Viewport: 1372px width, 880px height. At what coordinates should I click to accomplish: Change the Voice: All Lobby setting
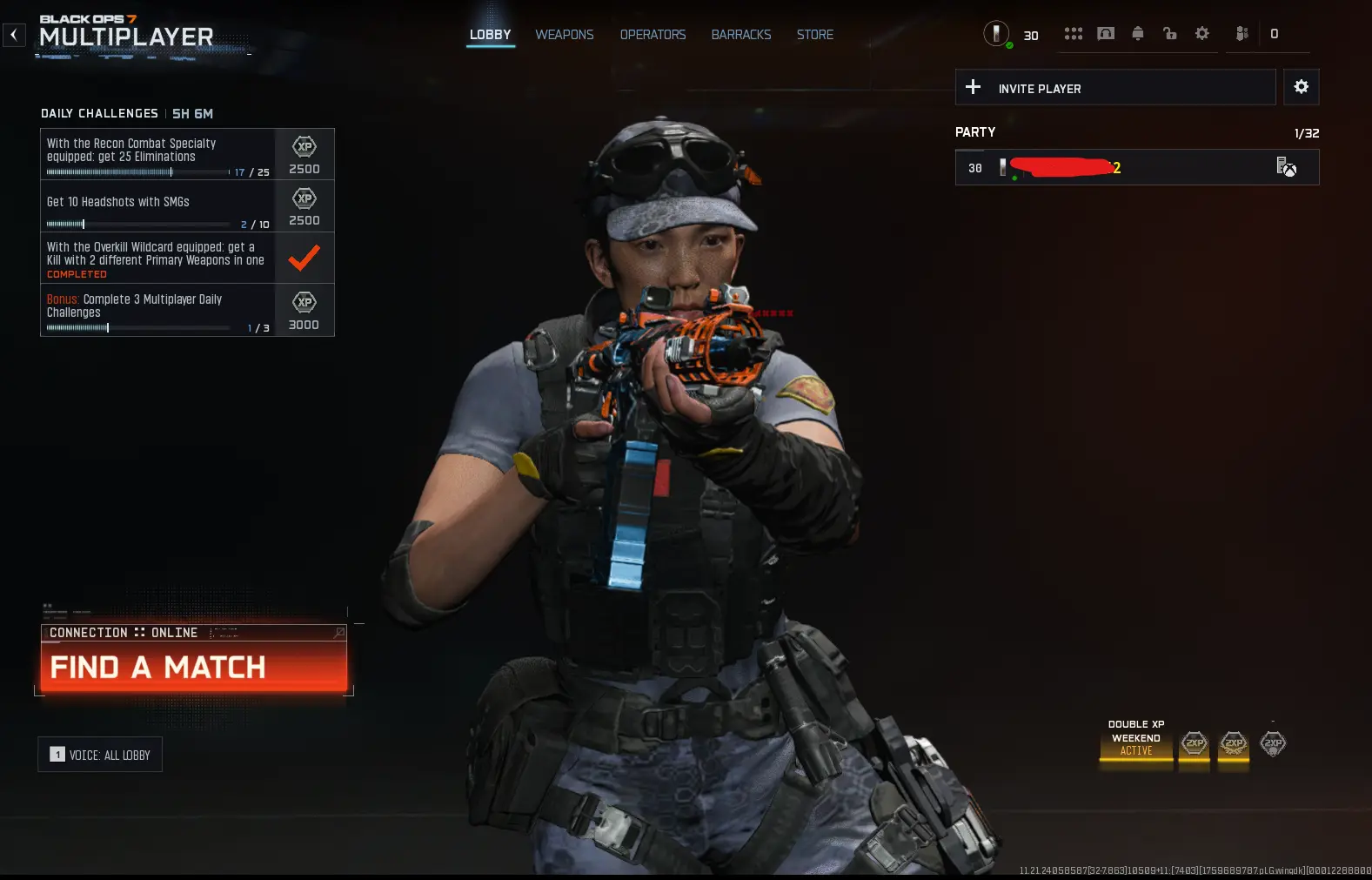100,755
